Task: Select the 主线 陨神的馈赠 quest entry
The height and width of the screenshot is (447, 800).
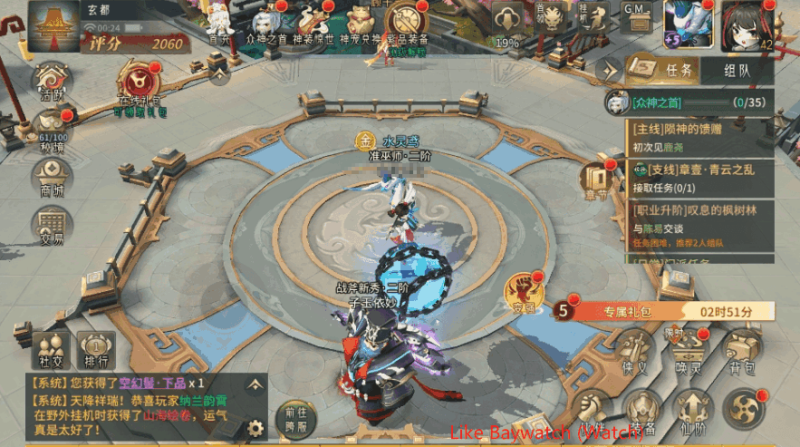Action: [x=700, y=137]
